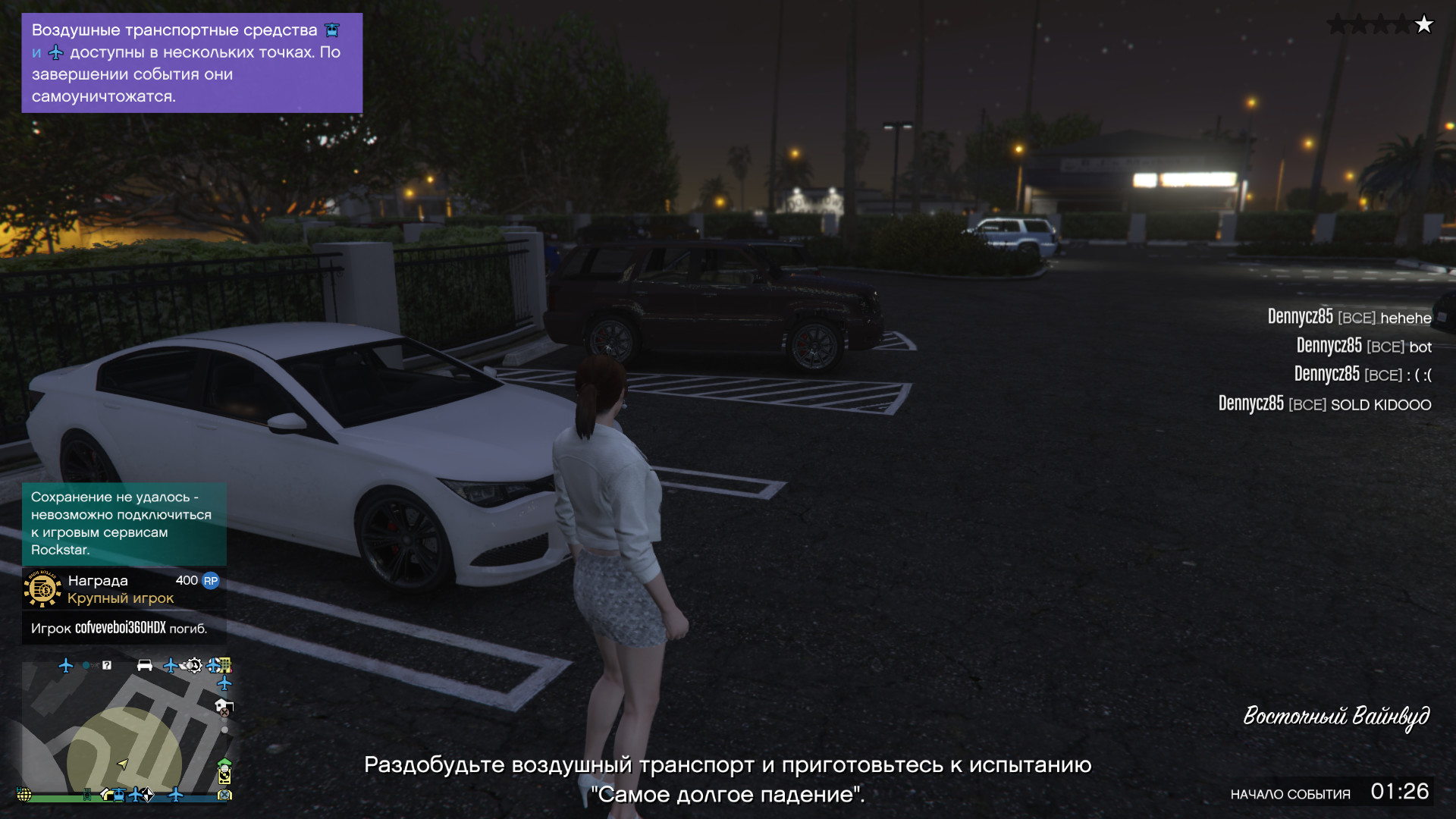
Task: Select the white car blip on minimap
Action: [144, 666]
